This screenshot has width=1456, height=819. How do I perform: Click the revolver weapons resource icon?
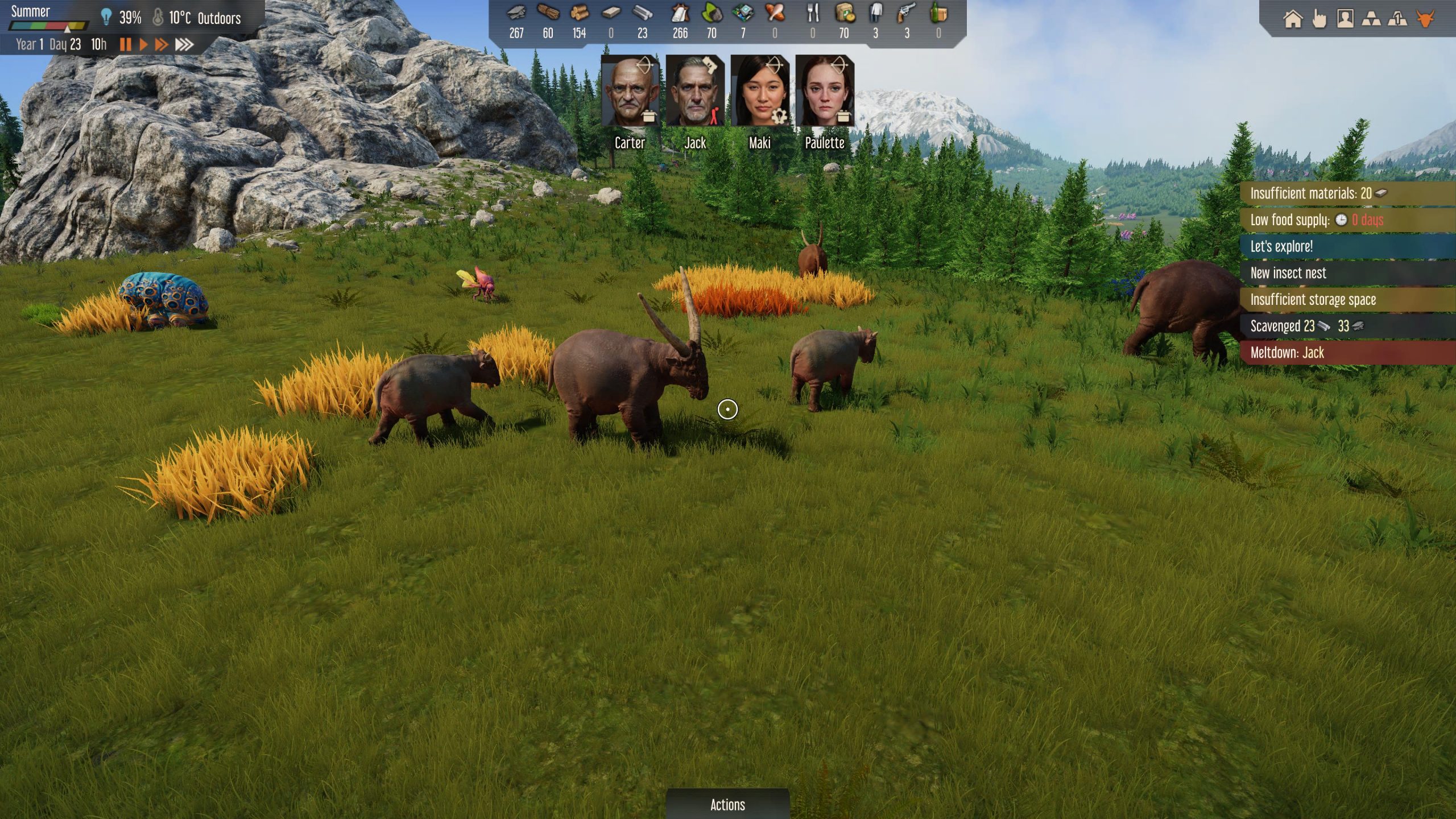coord(907,14)
